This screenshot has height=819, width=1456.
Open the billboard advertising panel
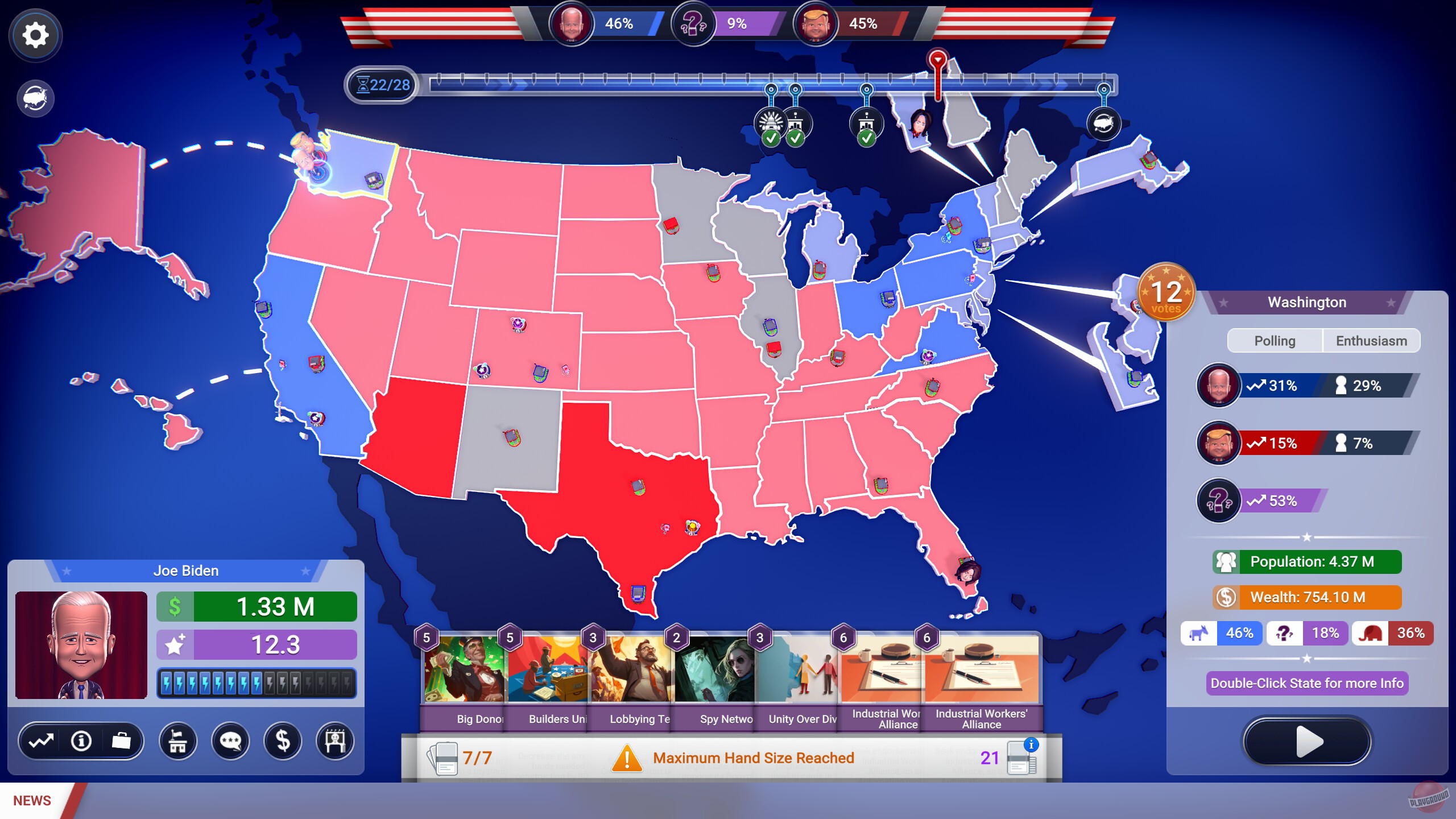337,741
